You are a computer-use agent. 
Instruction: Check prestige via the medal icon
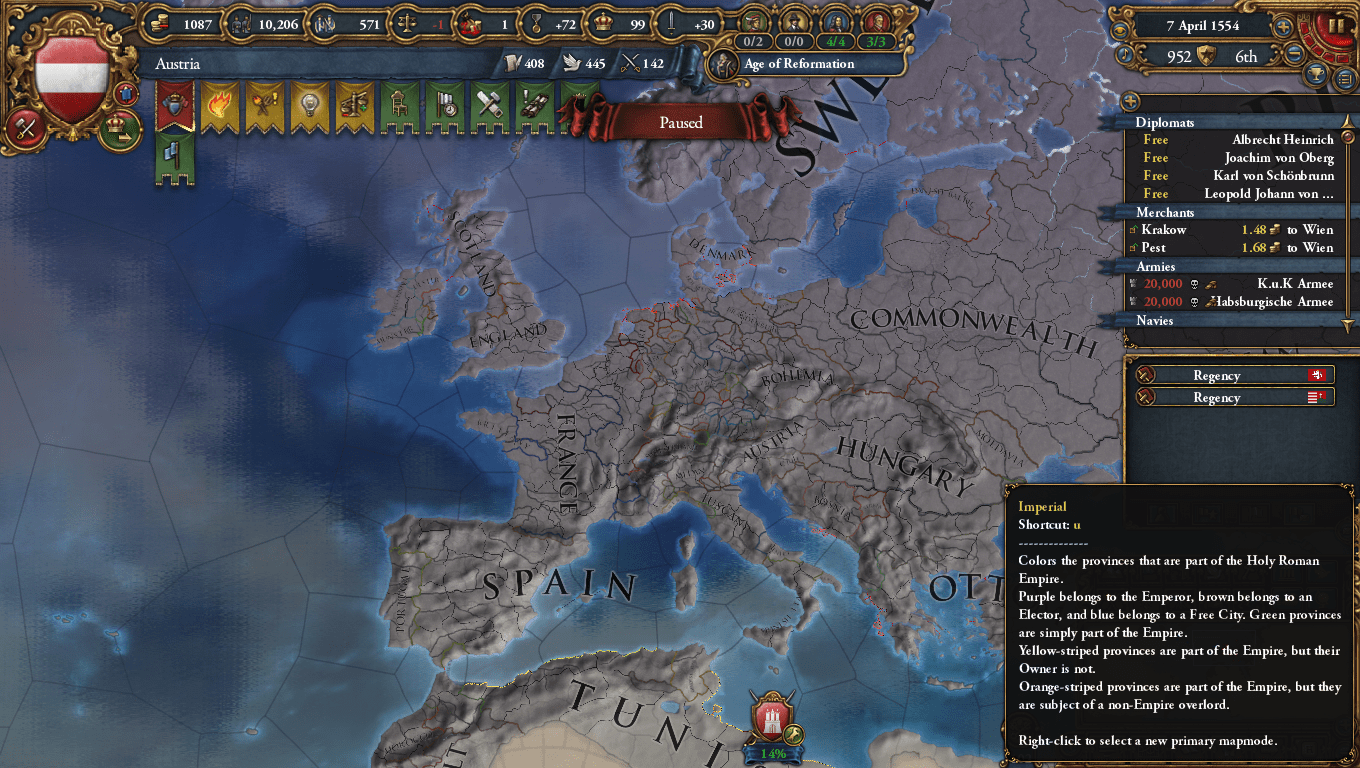(537, 22)
